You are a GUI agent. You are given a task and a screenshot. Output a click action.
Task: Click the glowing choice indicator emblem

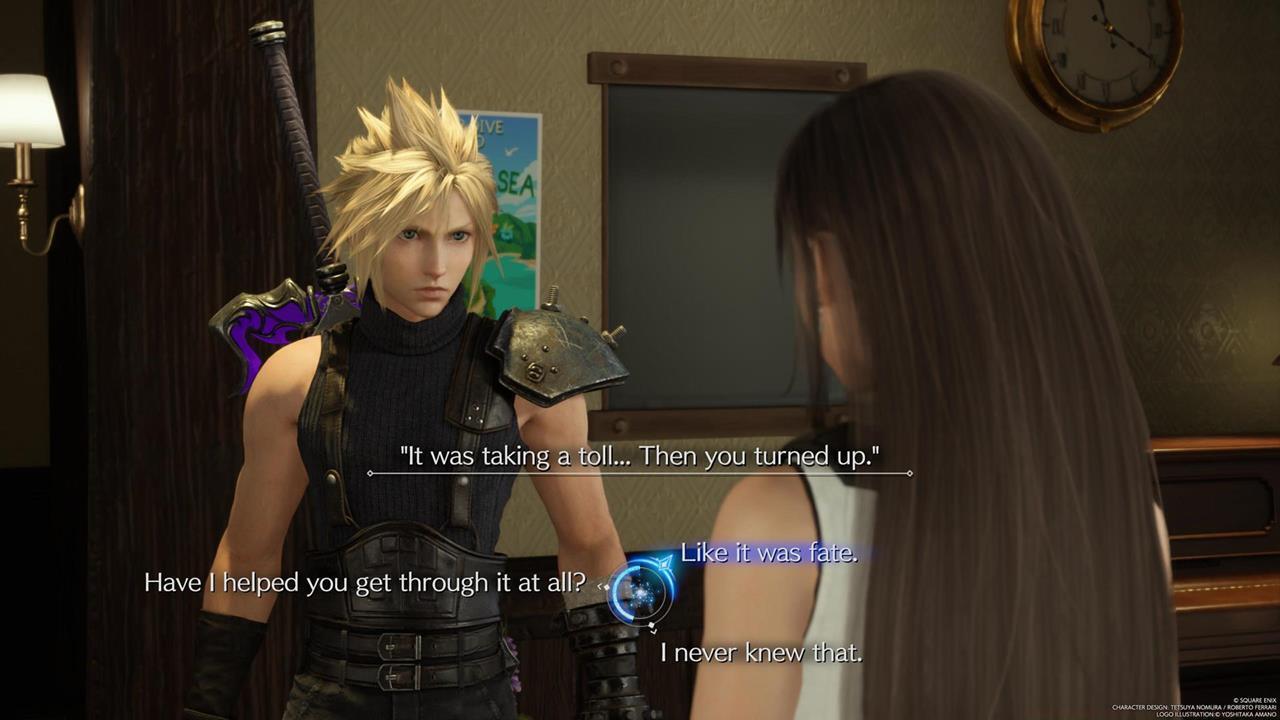[x=638, y=590]
